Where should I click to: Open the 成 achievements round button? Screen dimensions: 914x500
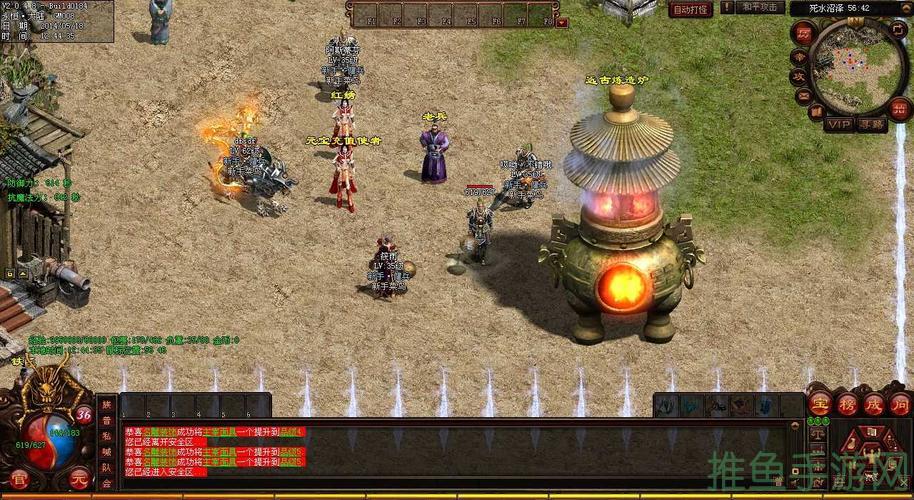[x=874, y=405]
